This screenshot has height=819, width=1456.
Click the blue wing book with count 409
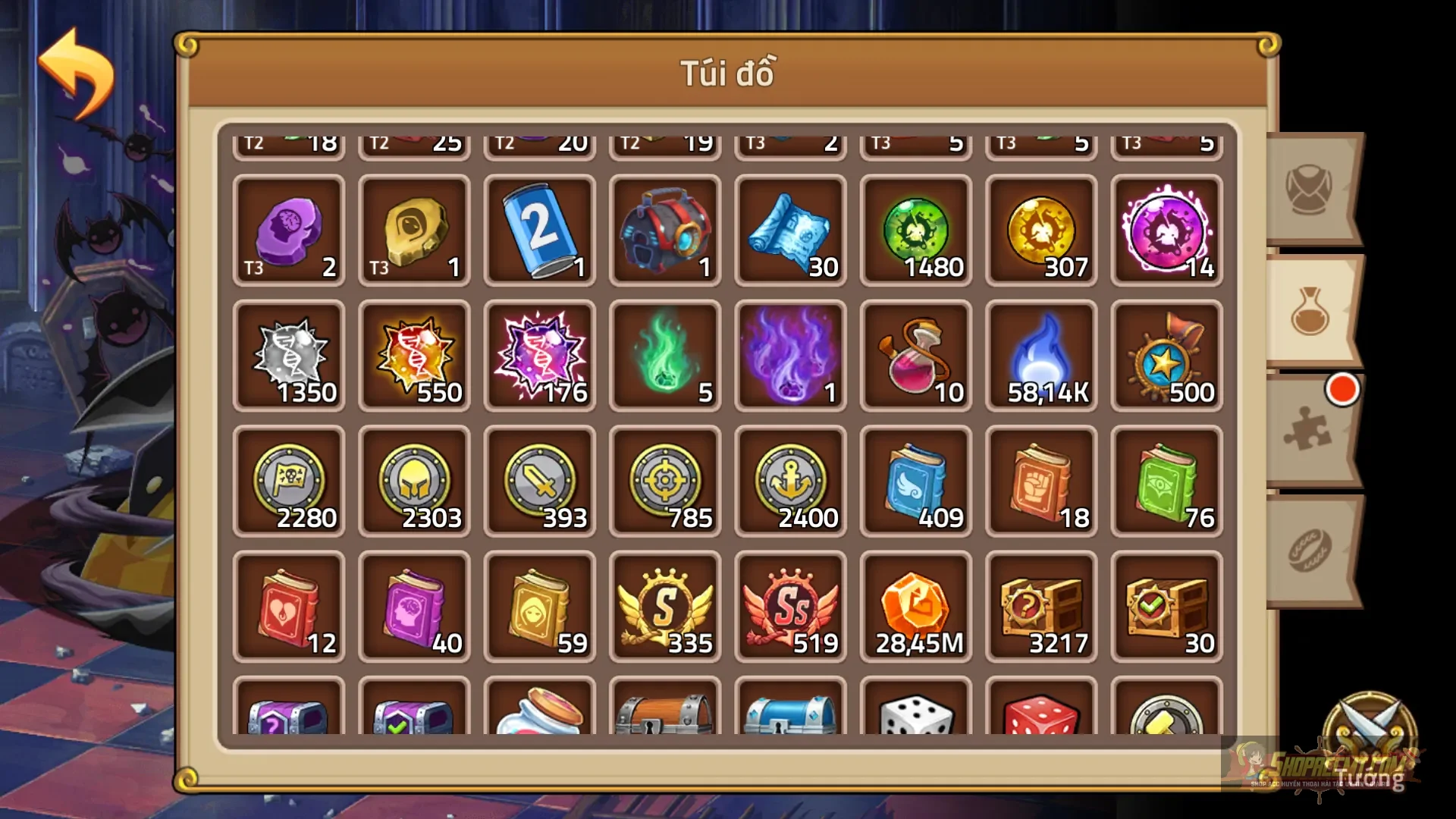pyautogui.click(x=916, y=482)
